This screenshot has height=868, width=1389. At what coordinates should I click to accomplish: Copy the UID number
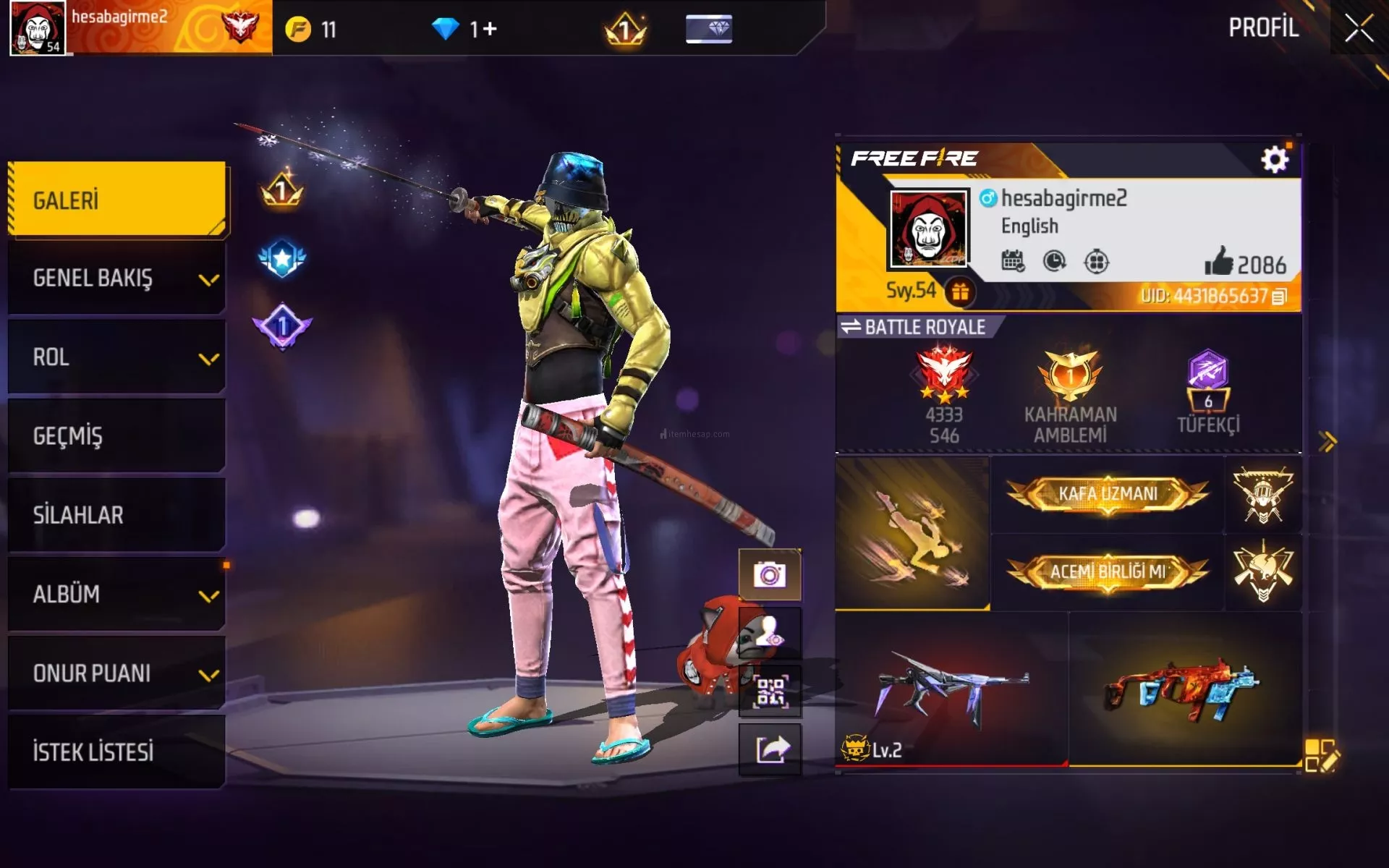(x=1279, y=297)
